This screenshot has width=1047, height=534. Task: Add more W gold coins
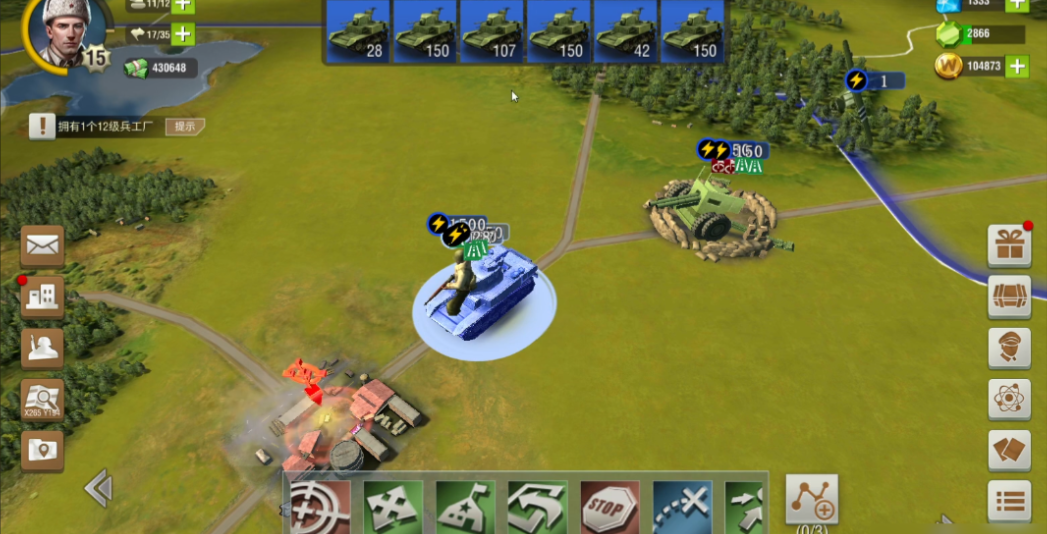point(1017,67)
